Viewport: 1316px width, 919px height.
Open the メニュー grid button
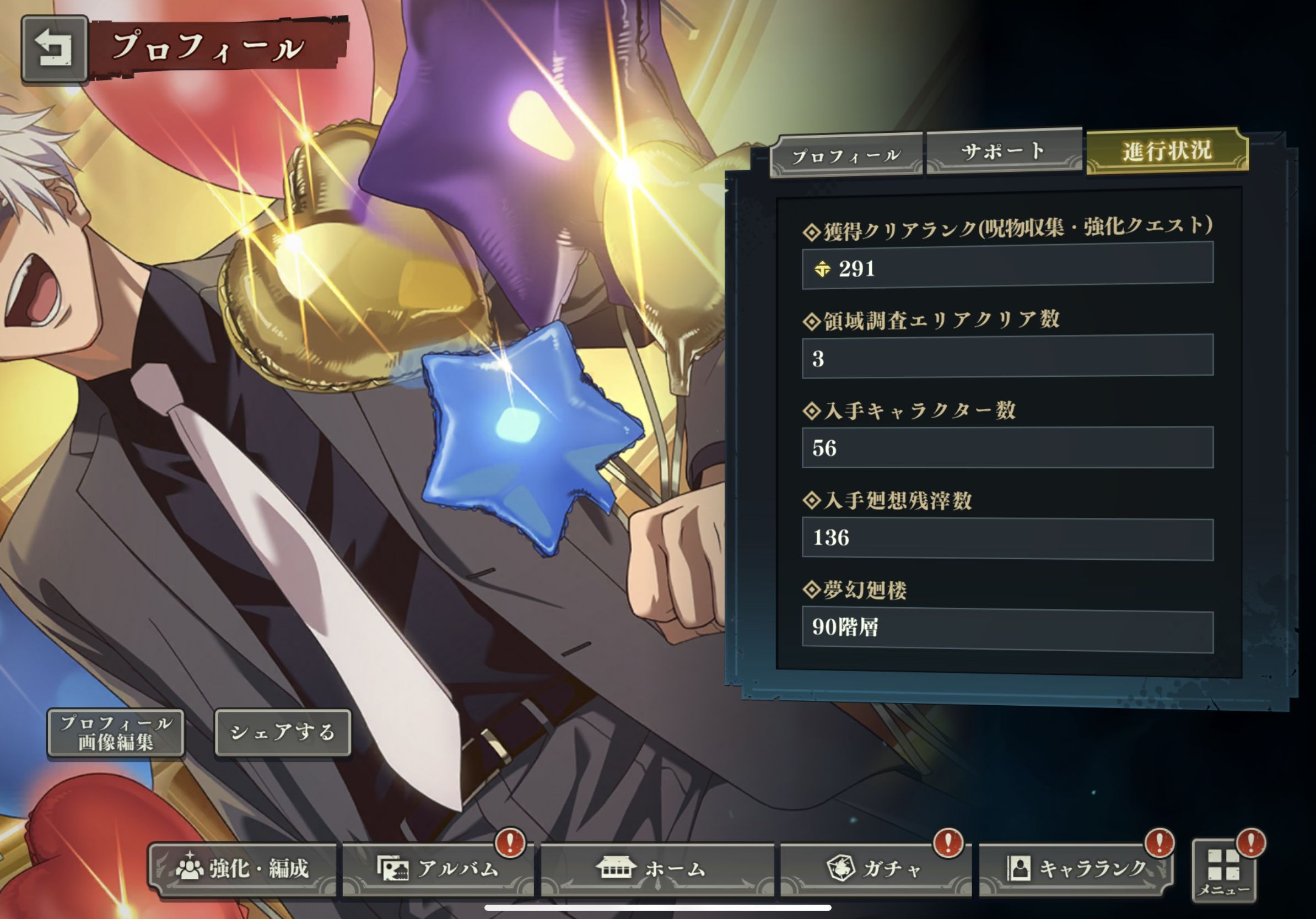click(1223, 872)
